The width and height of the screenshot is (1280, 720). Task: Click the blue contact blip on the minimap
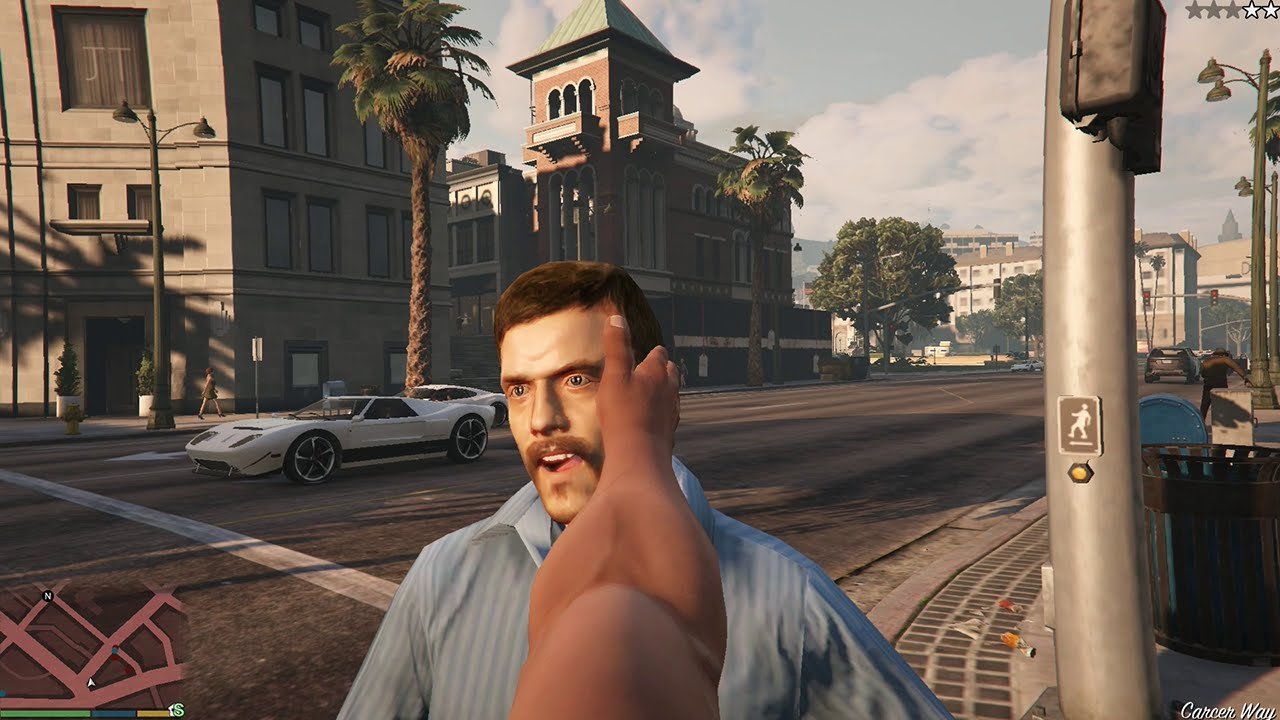pos(115,651)
